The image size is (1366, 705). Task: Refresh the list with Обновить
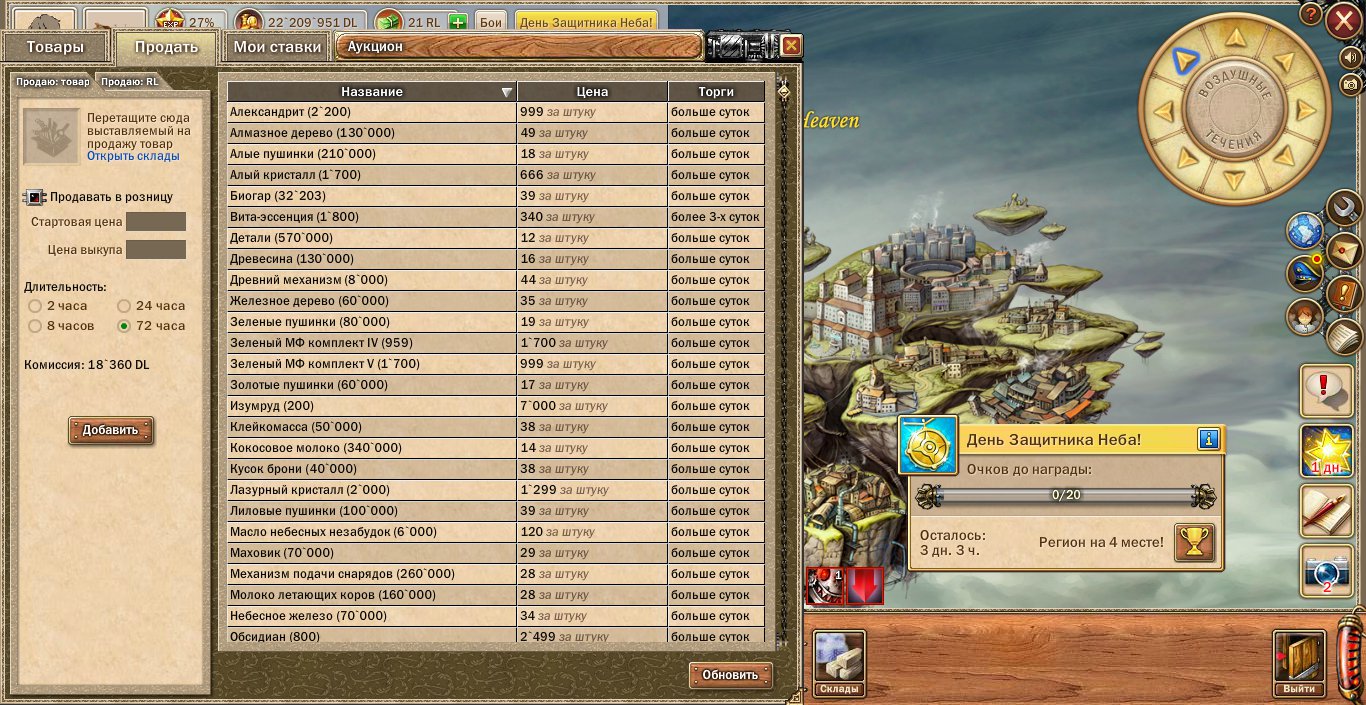click(730, 675)
